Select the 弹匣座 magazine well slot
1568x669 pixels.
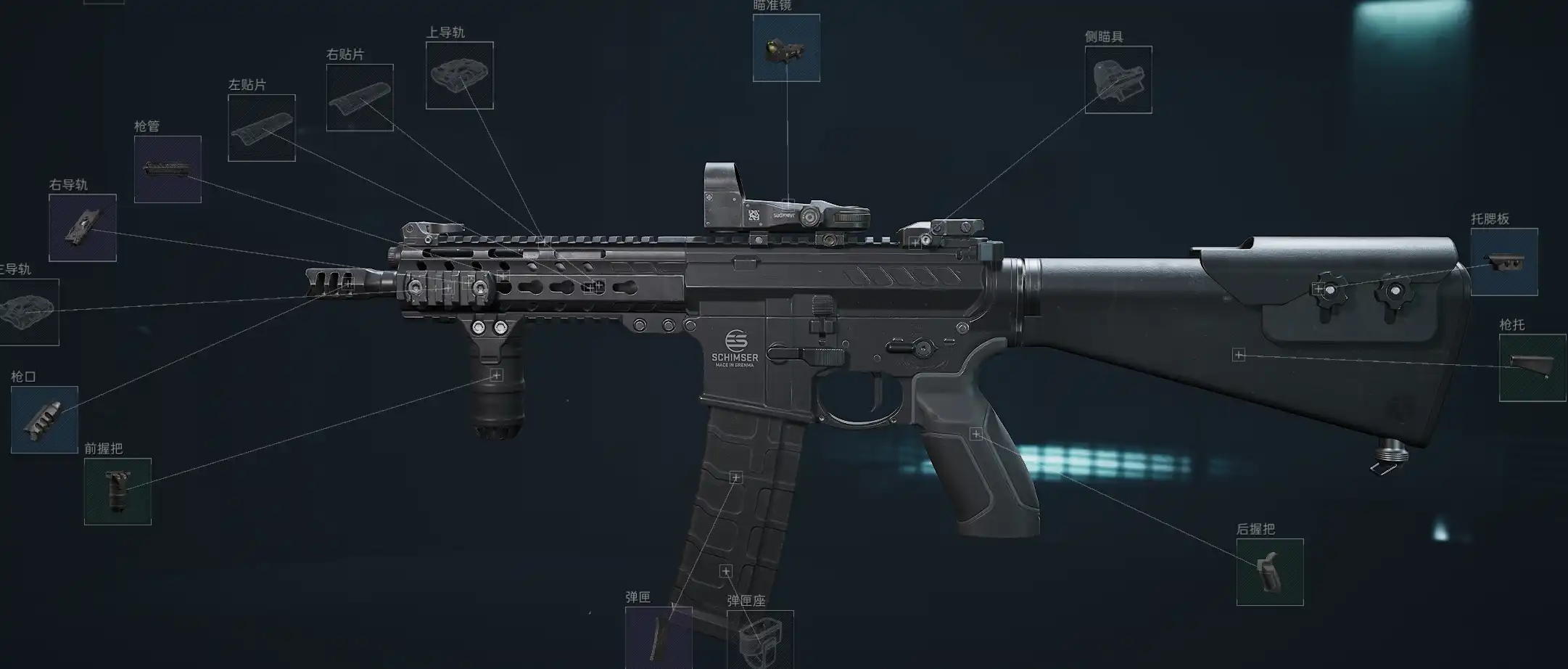coord(759,639)
